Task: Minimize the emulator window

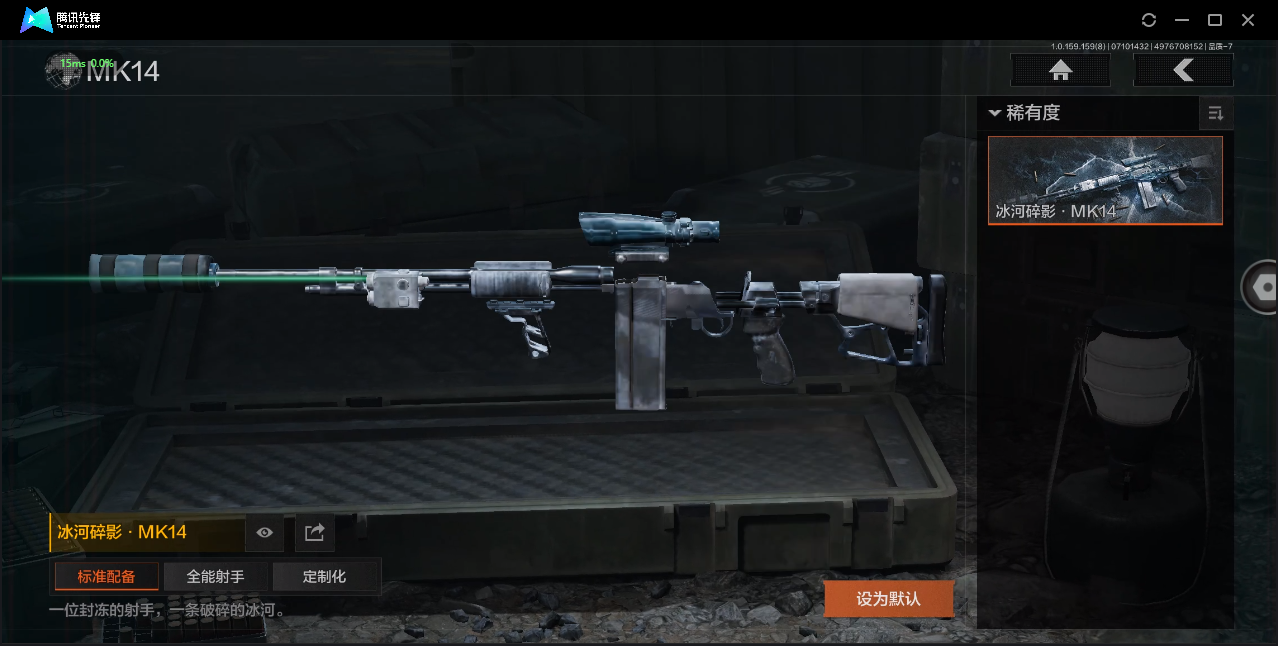Action: click(x=1182, y=20)
